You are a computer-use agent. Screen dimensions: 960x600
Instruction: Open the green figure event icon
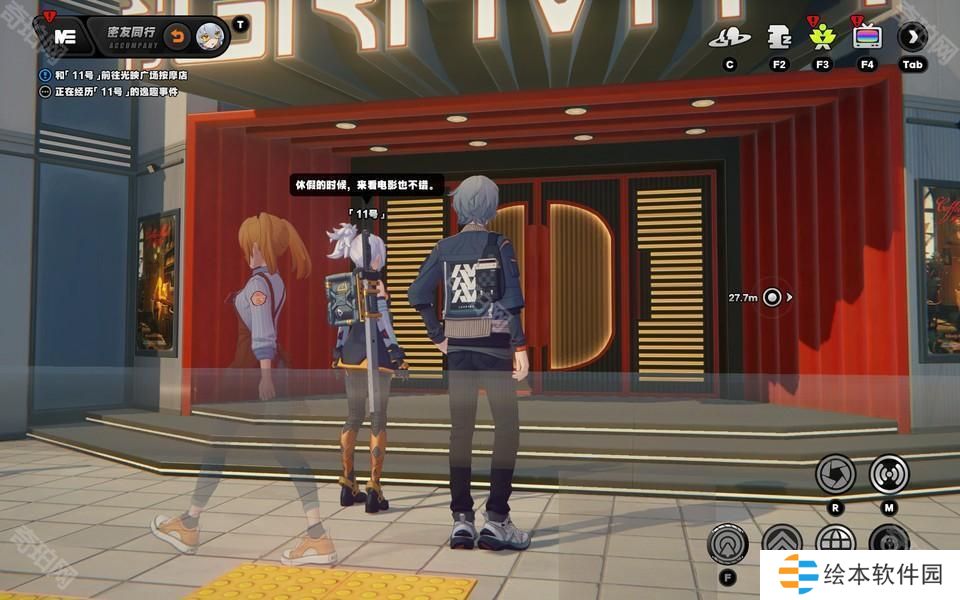click(x=822, y=38)
